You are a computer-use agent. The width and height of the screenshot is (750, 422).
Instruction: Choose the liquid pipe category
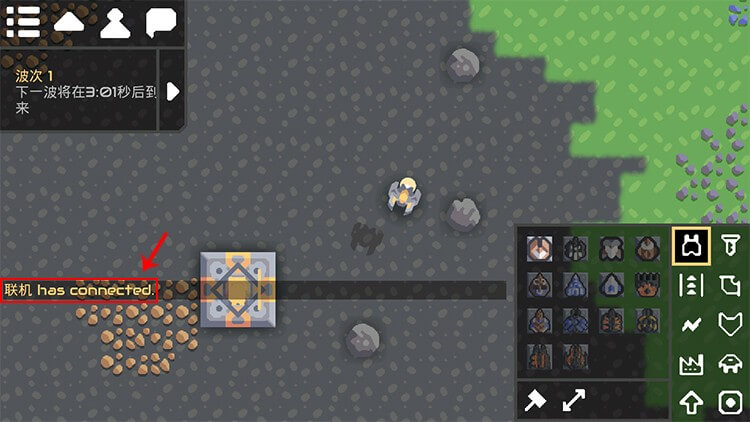click(730, 285)
